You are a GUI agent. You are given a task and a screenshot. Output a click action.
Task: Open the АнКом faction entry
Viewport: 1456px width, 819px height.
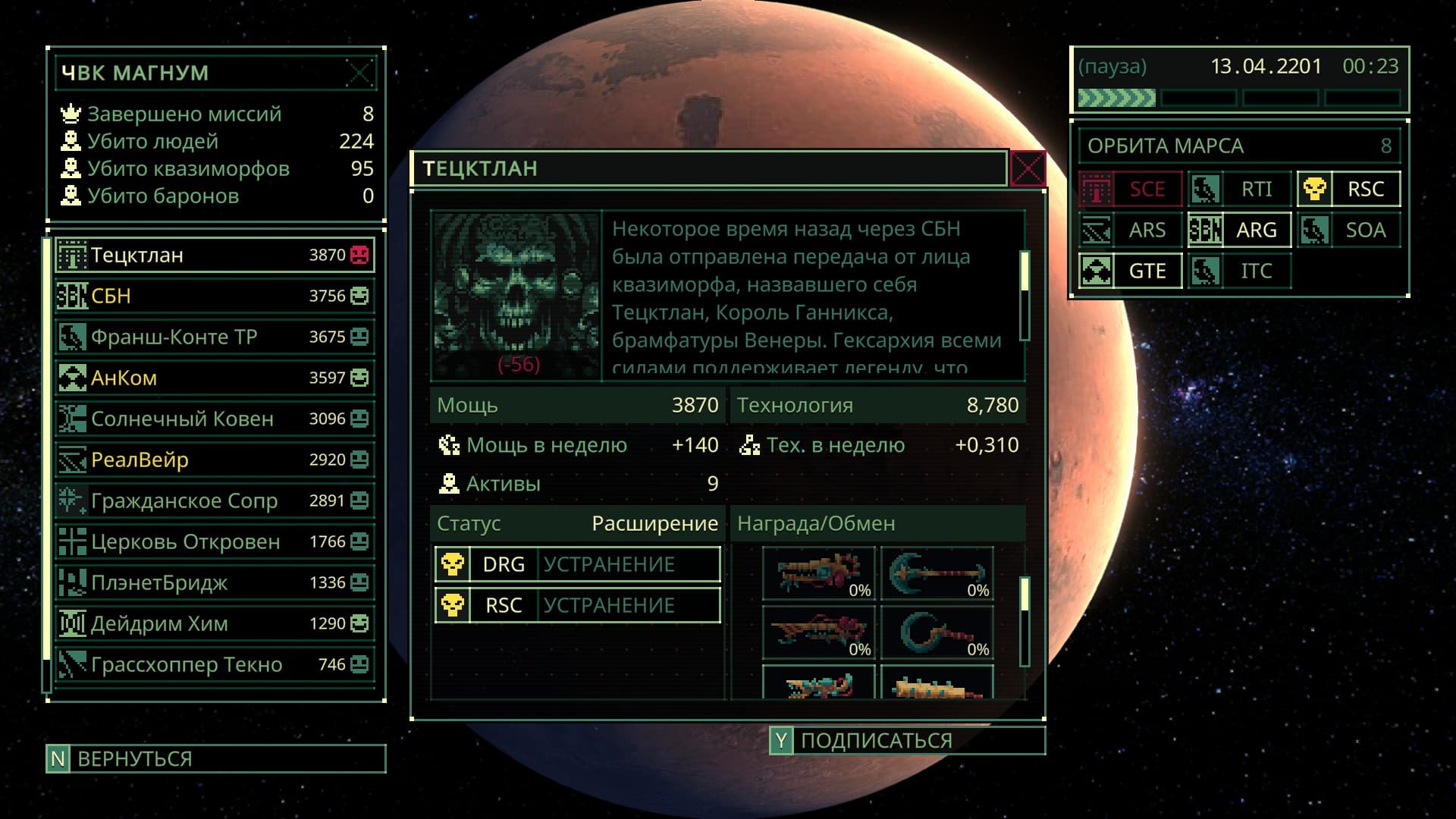click(215, 378)
